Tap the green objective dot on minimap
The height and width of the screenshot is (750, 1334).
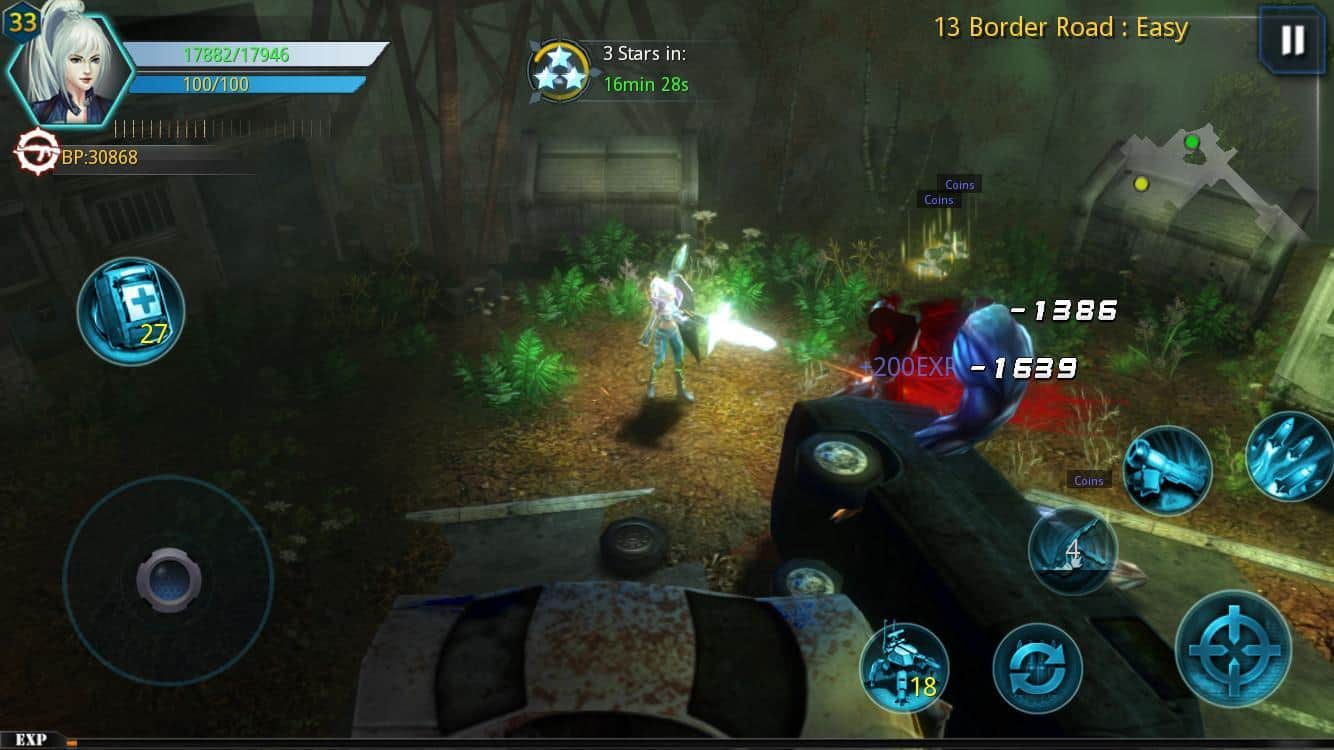pos(1190,142)
